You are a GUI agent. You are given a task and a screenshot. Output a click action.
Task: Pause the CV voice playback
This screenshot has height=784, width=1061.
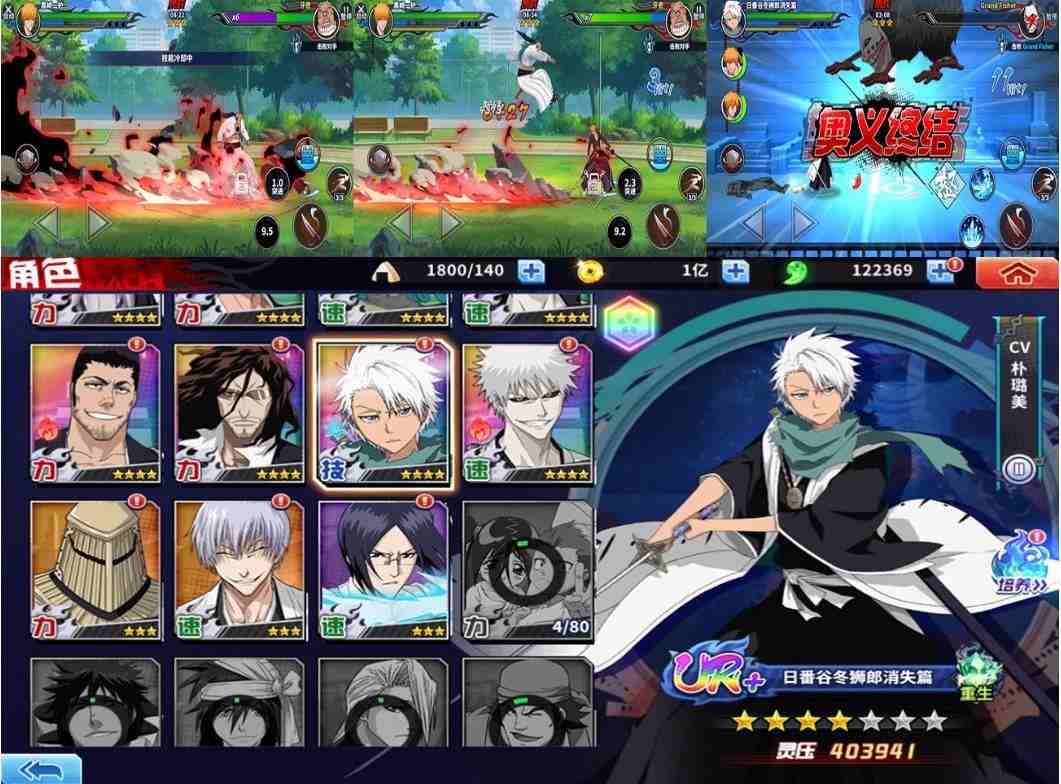coord(1018,467)
